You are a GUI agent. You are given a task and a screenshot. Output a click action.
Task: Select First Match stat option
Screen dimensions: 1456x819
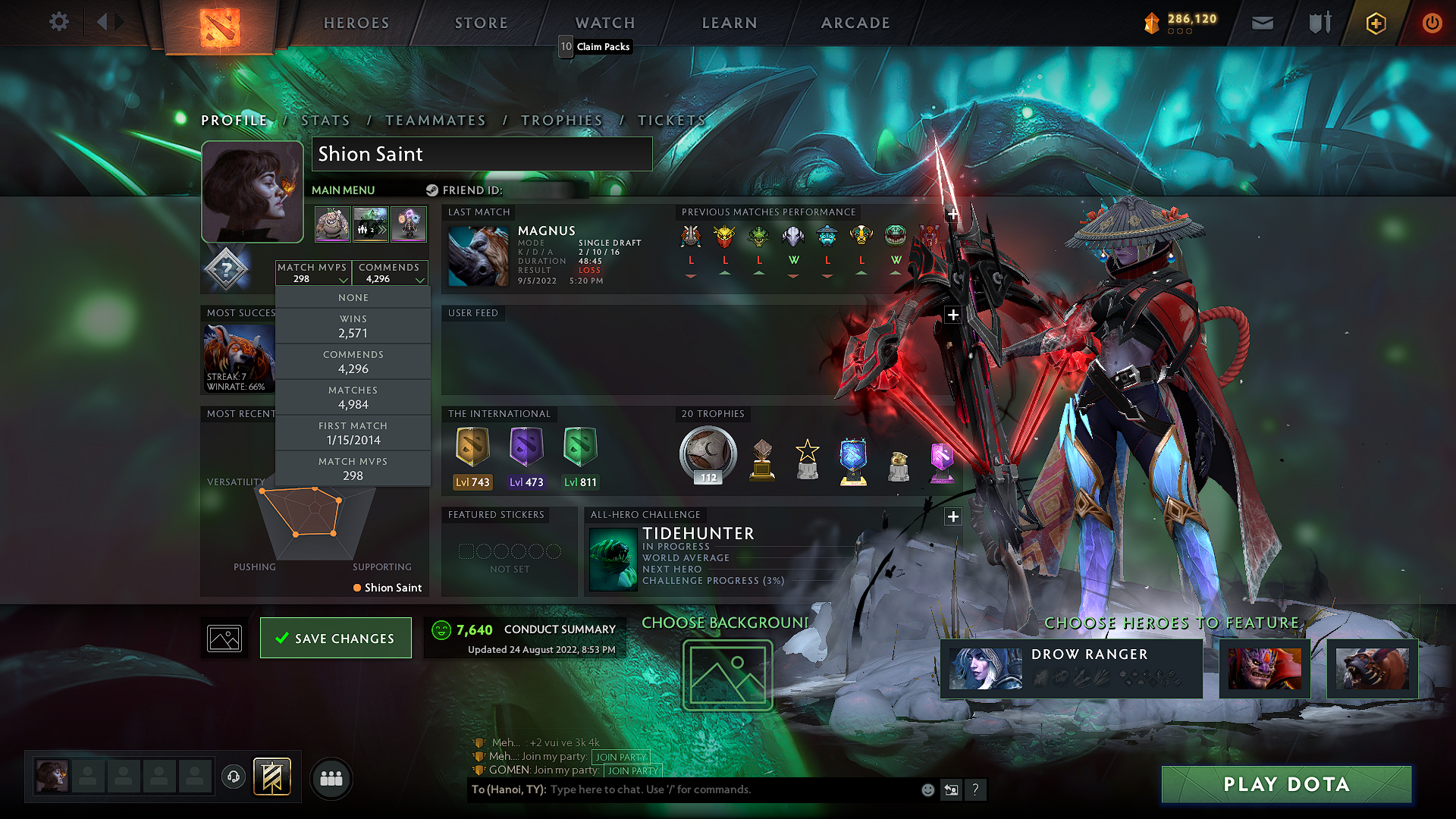[x=353, y=434]
